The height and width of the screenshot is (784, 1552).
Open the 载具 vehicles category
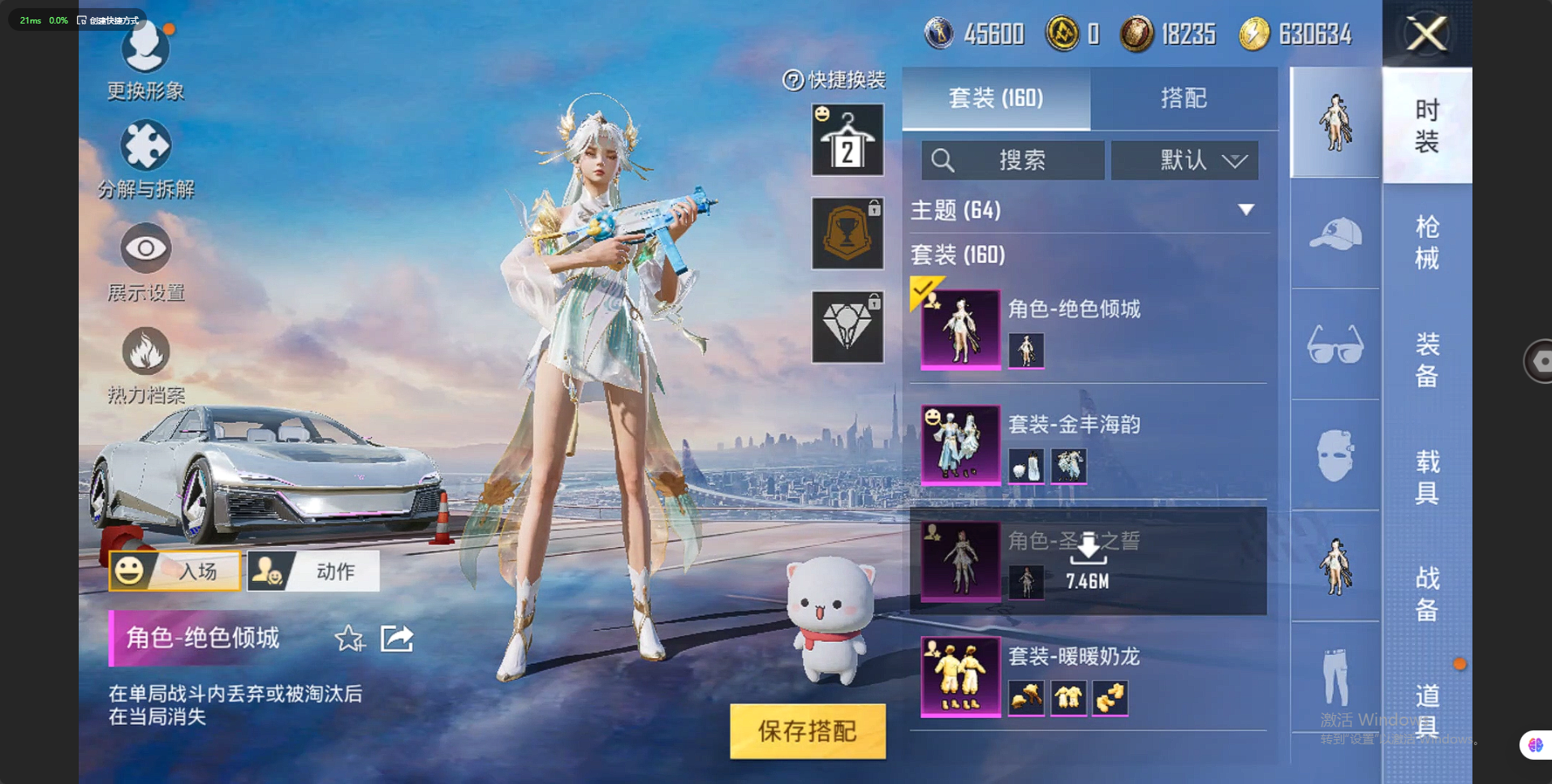coord(1426,476)
